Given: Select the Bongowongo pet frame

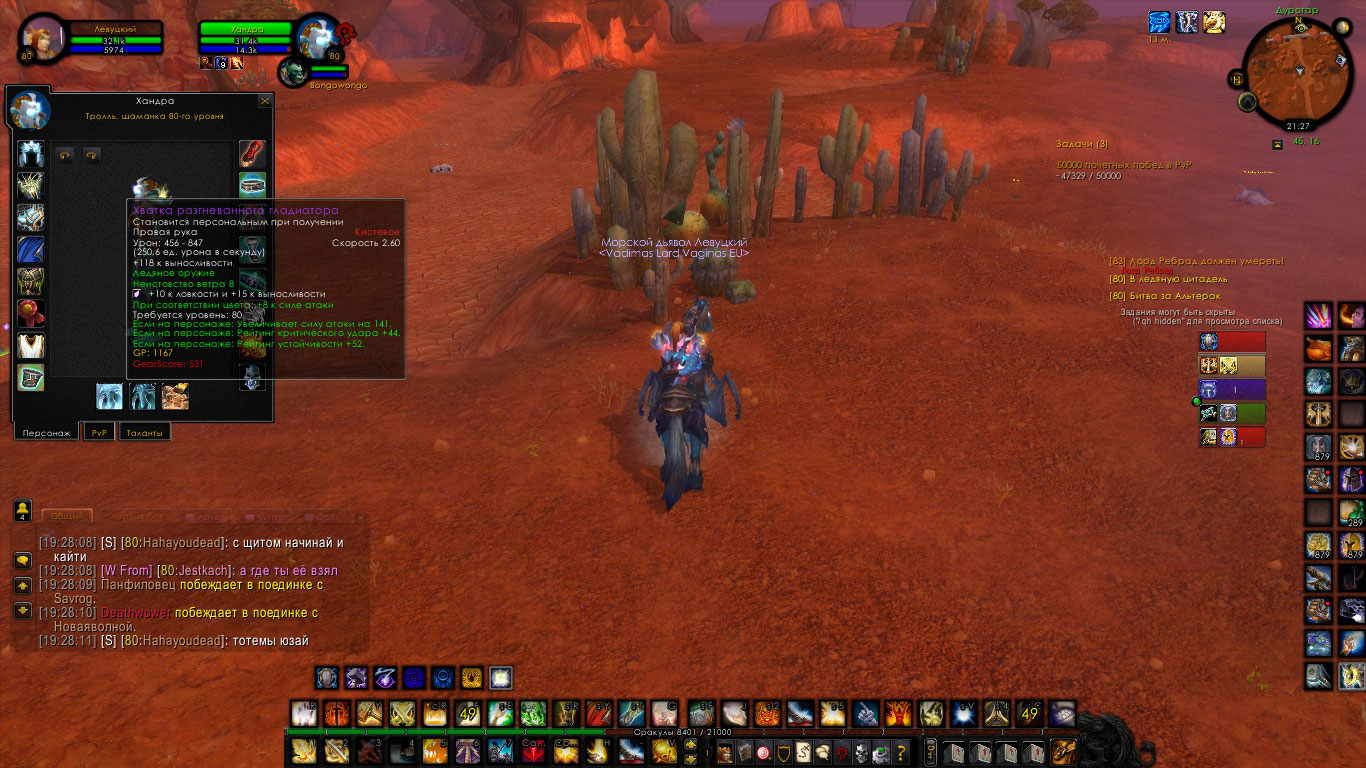Looking at the screenshot, I should pyautogui.click(x=295, y=70).
